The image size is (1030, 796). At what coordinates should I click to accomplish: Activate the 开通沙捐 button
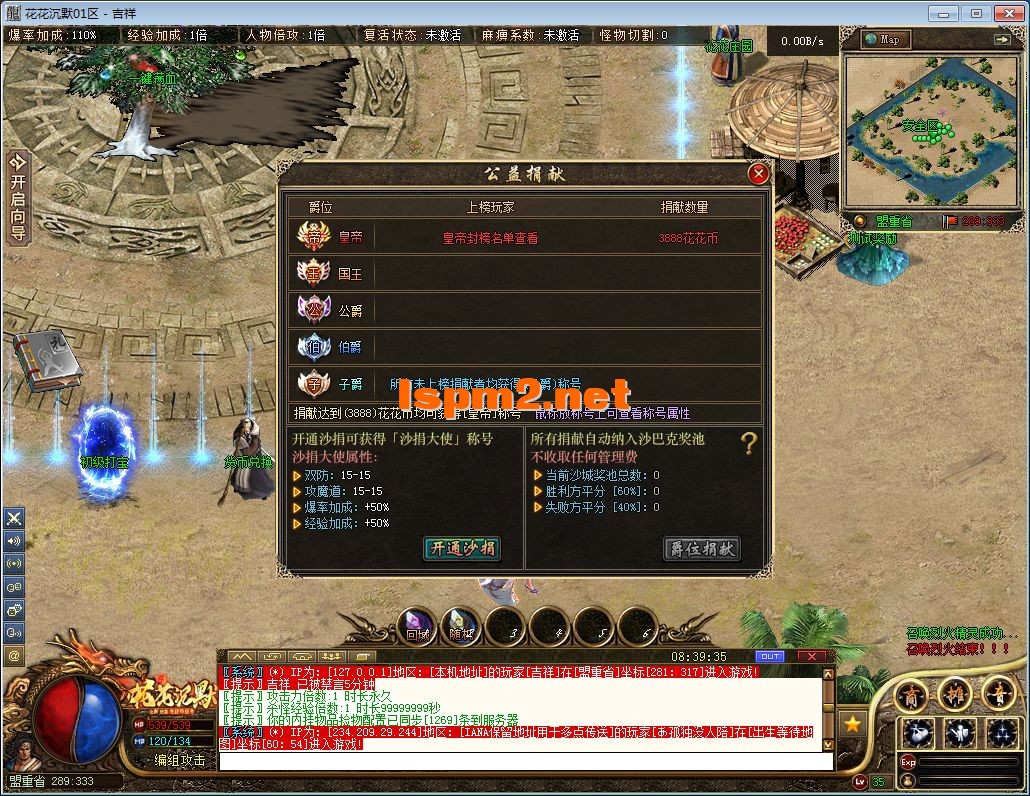[461, 548]
